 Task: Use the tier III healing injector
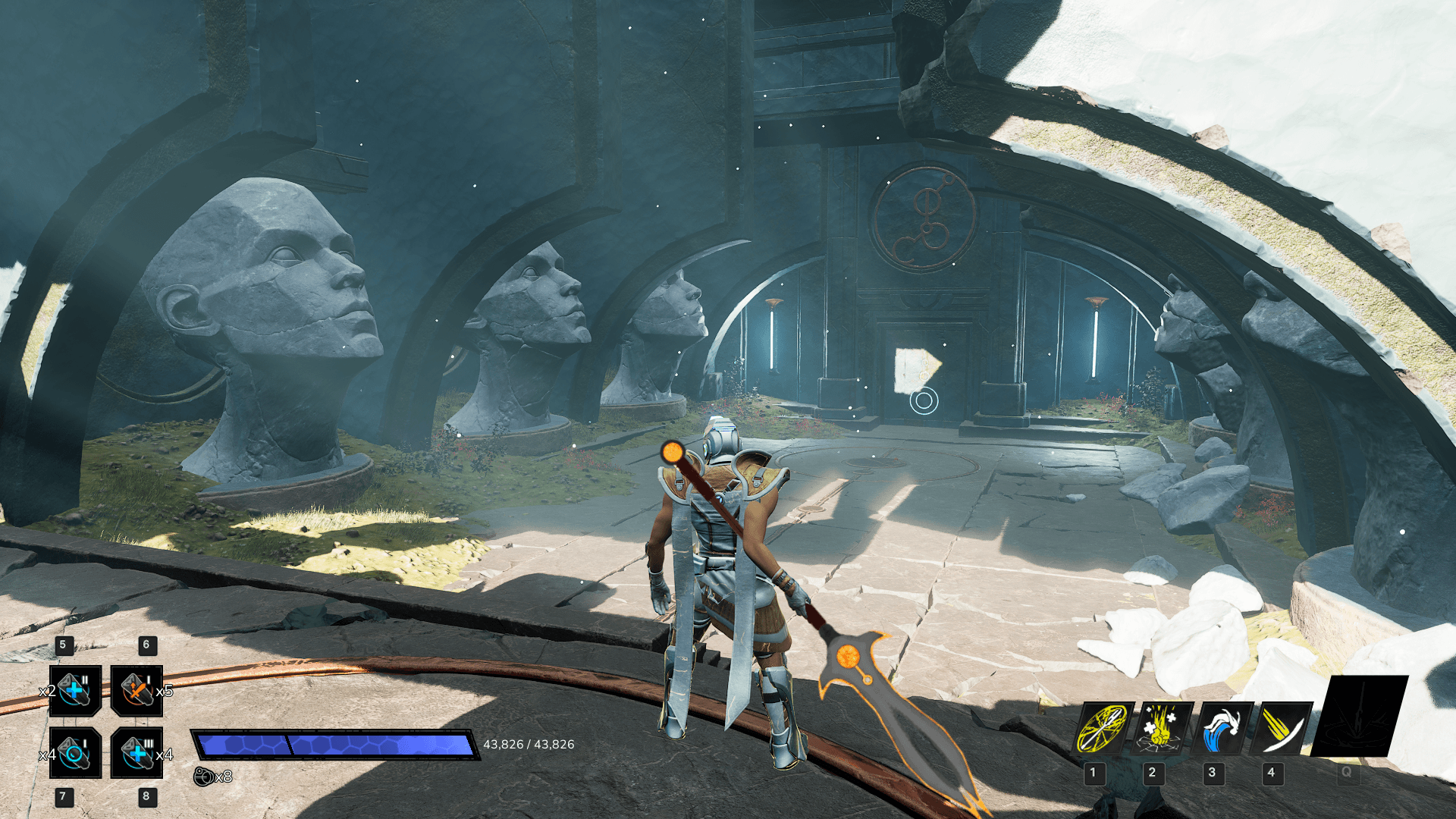coord(136,752)
